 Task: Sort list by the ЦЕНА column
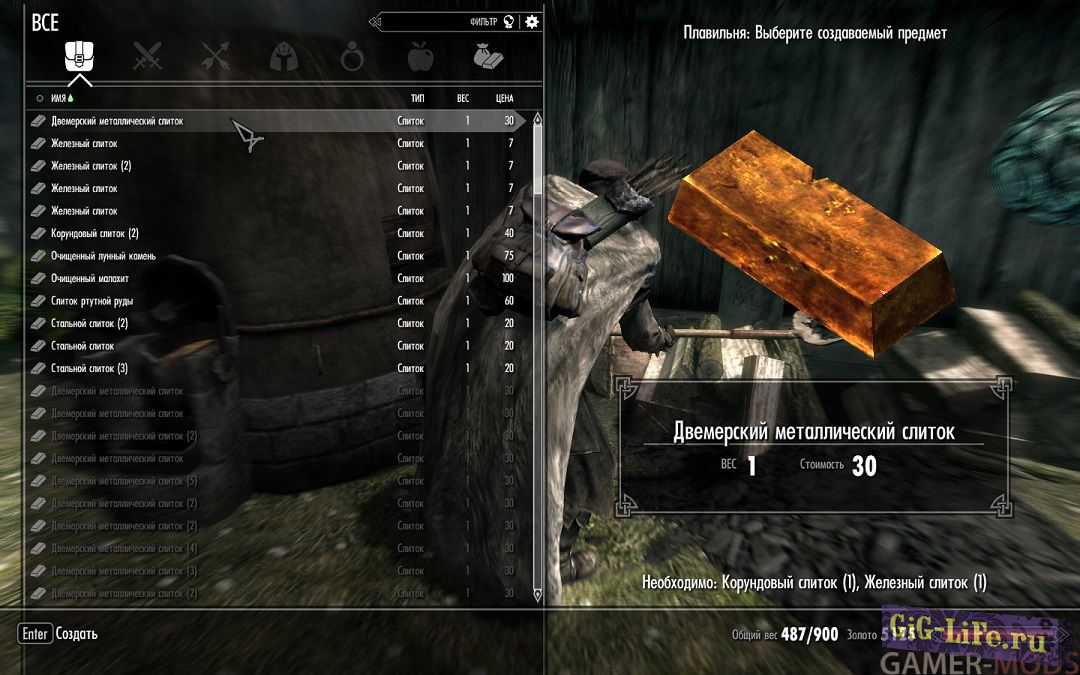click(504, 98)
